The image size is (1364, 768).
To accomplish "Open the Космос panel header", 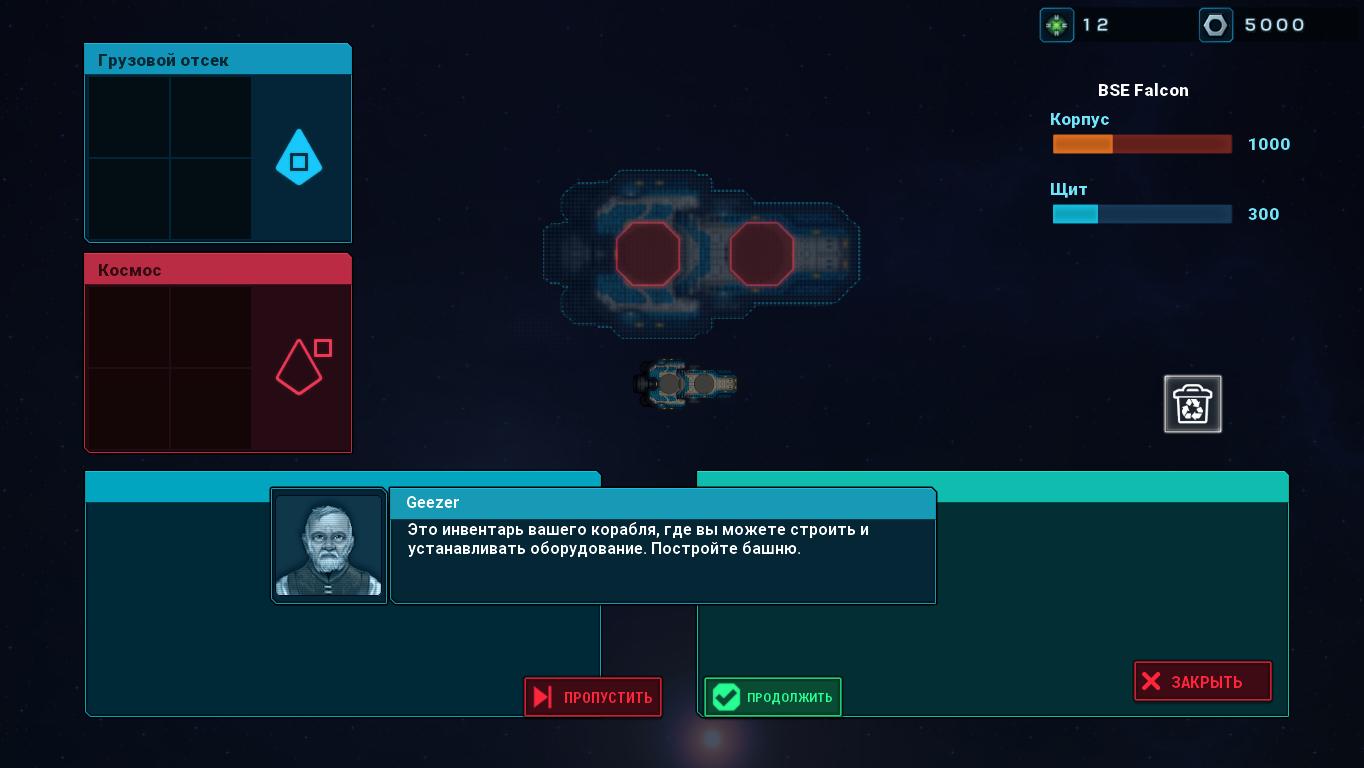I will (218, 270).
